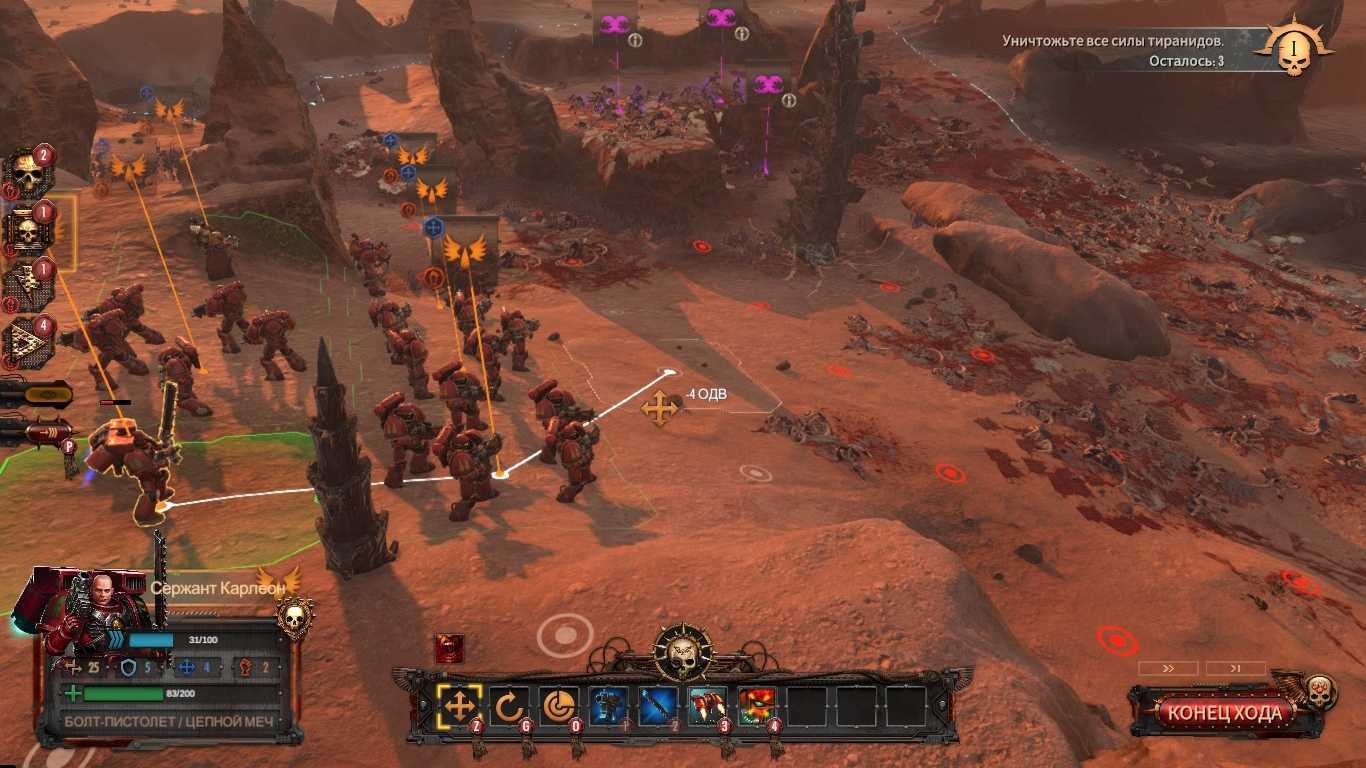
Task: Click the red status icon above action bar
Action: tap(449, 649)
